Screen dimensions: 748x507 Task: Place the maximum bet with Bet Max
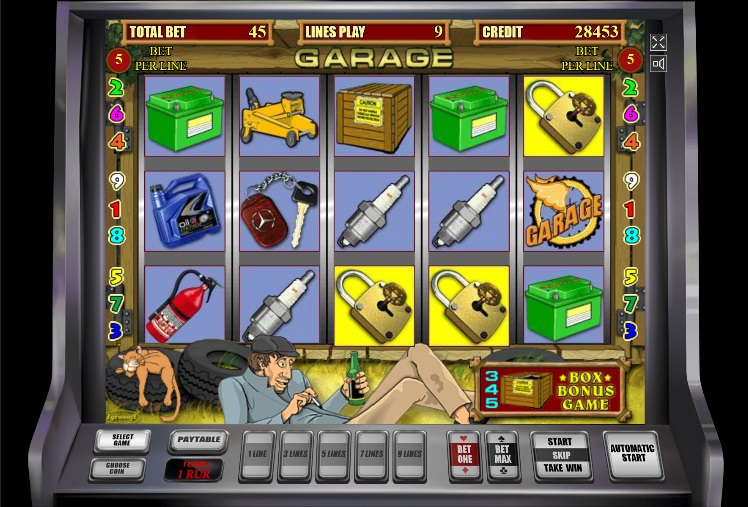(502, 455)
